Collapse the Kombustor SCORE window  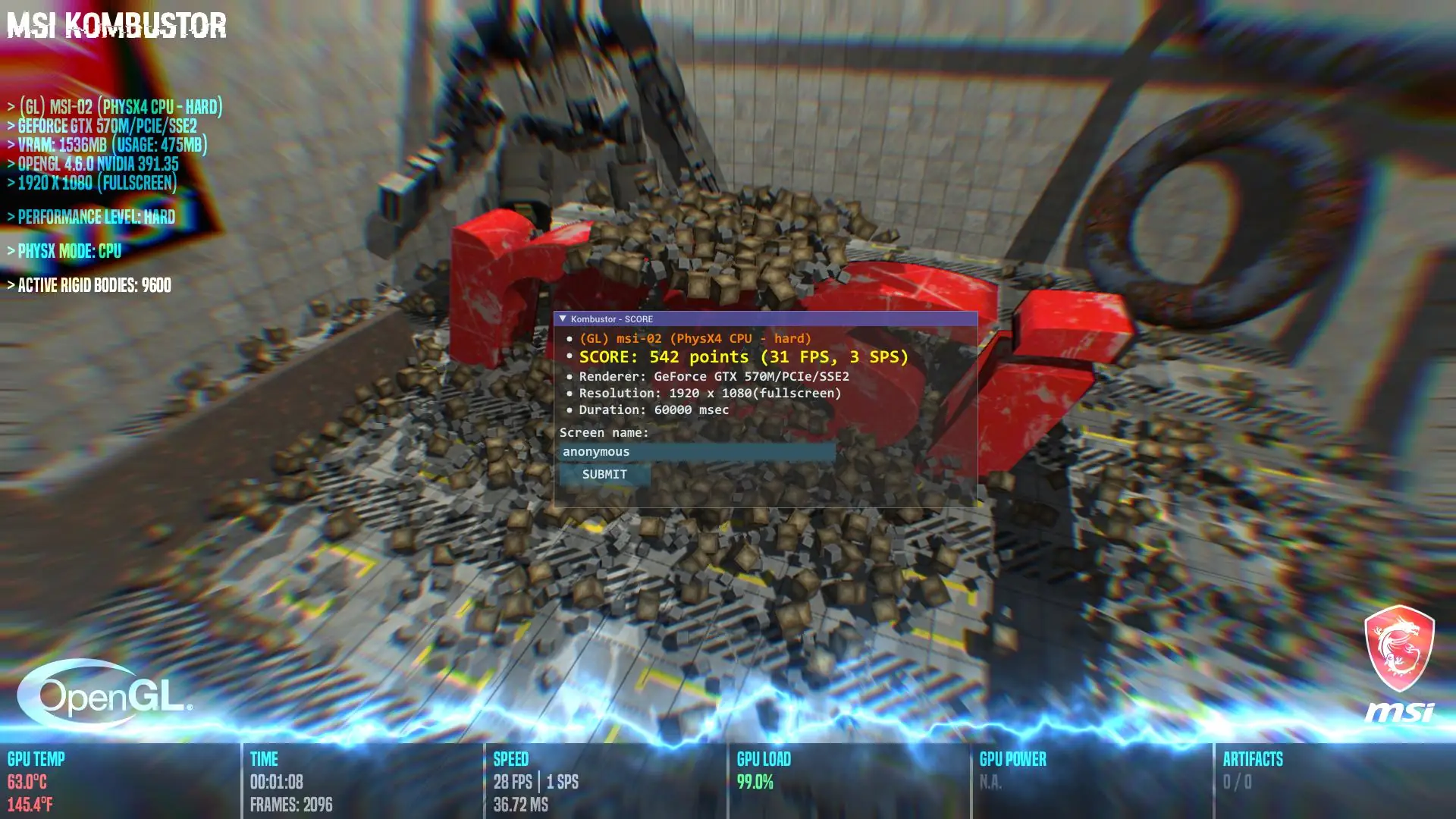563,319
